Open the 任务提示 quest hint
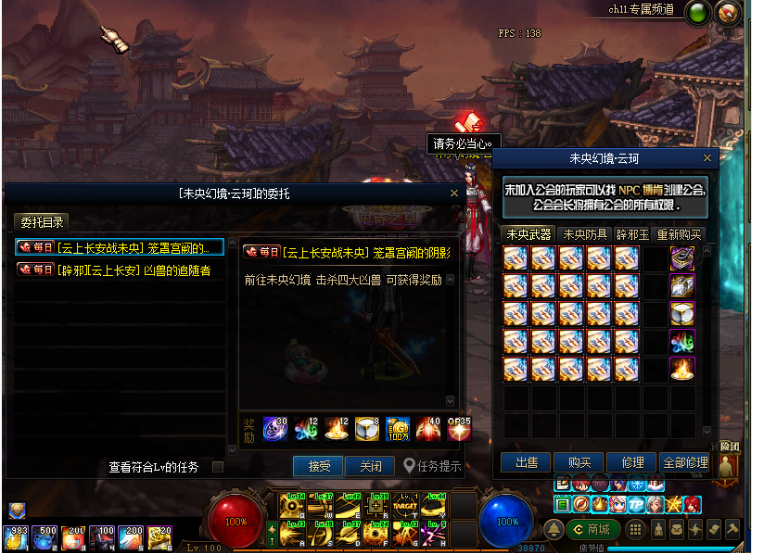Screen dimensions: 757x553 [x=433, y=466]
